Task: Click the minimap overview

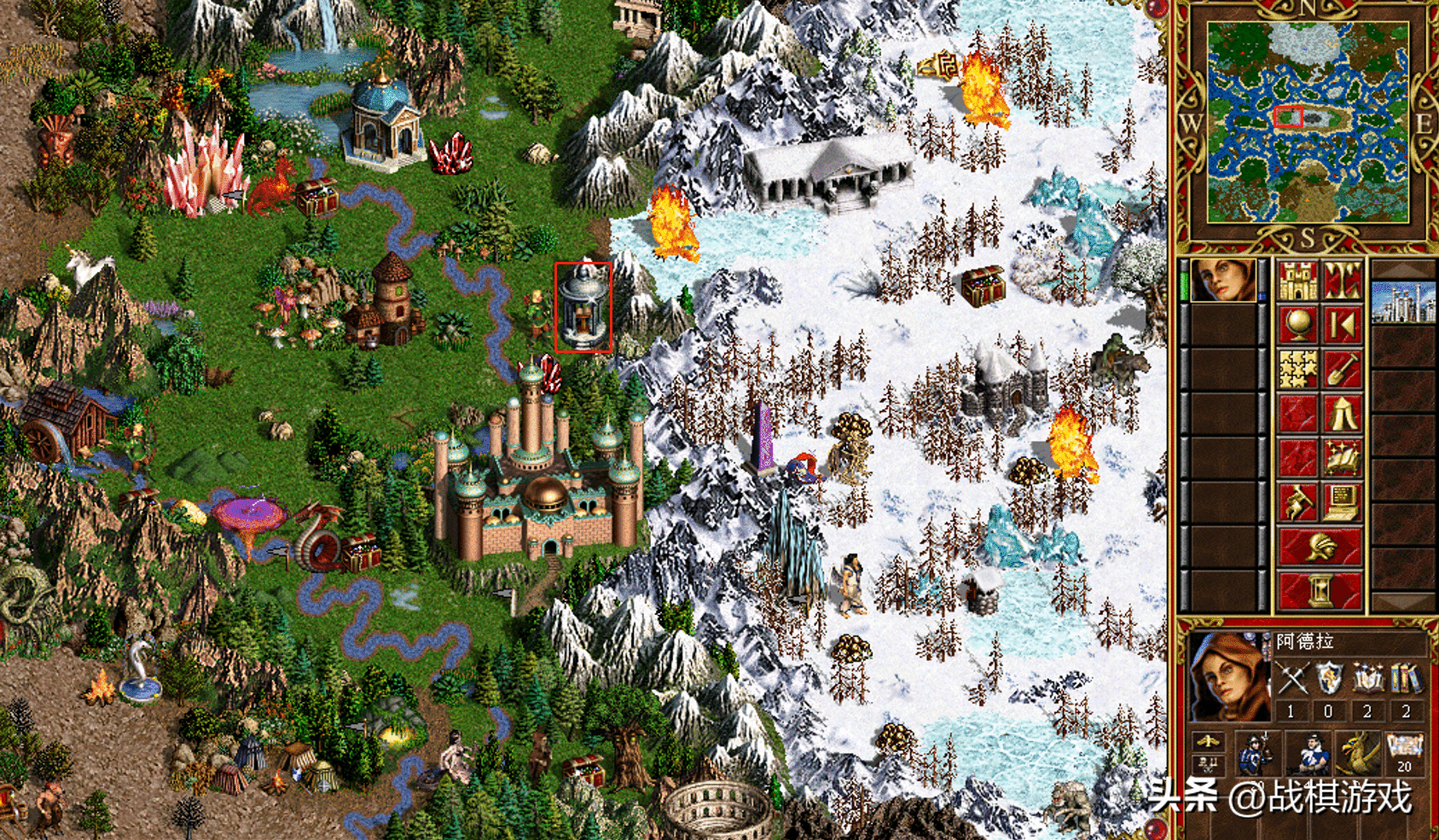Action: click(1307, 123)
